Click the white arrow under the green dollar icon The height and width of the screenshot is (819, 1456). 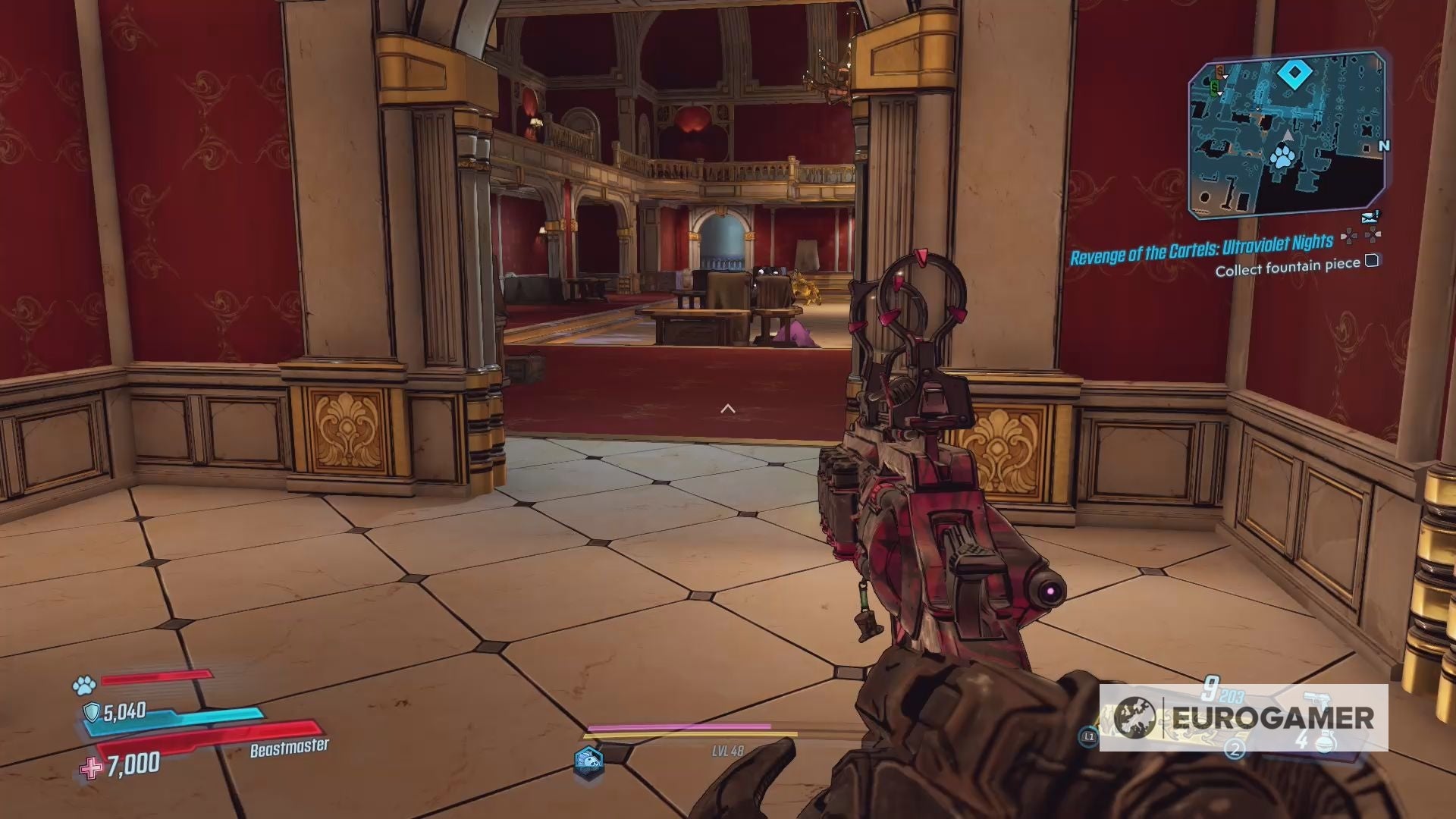coord(1219,93)
